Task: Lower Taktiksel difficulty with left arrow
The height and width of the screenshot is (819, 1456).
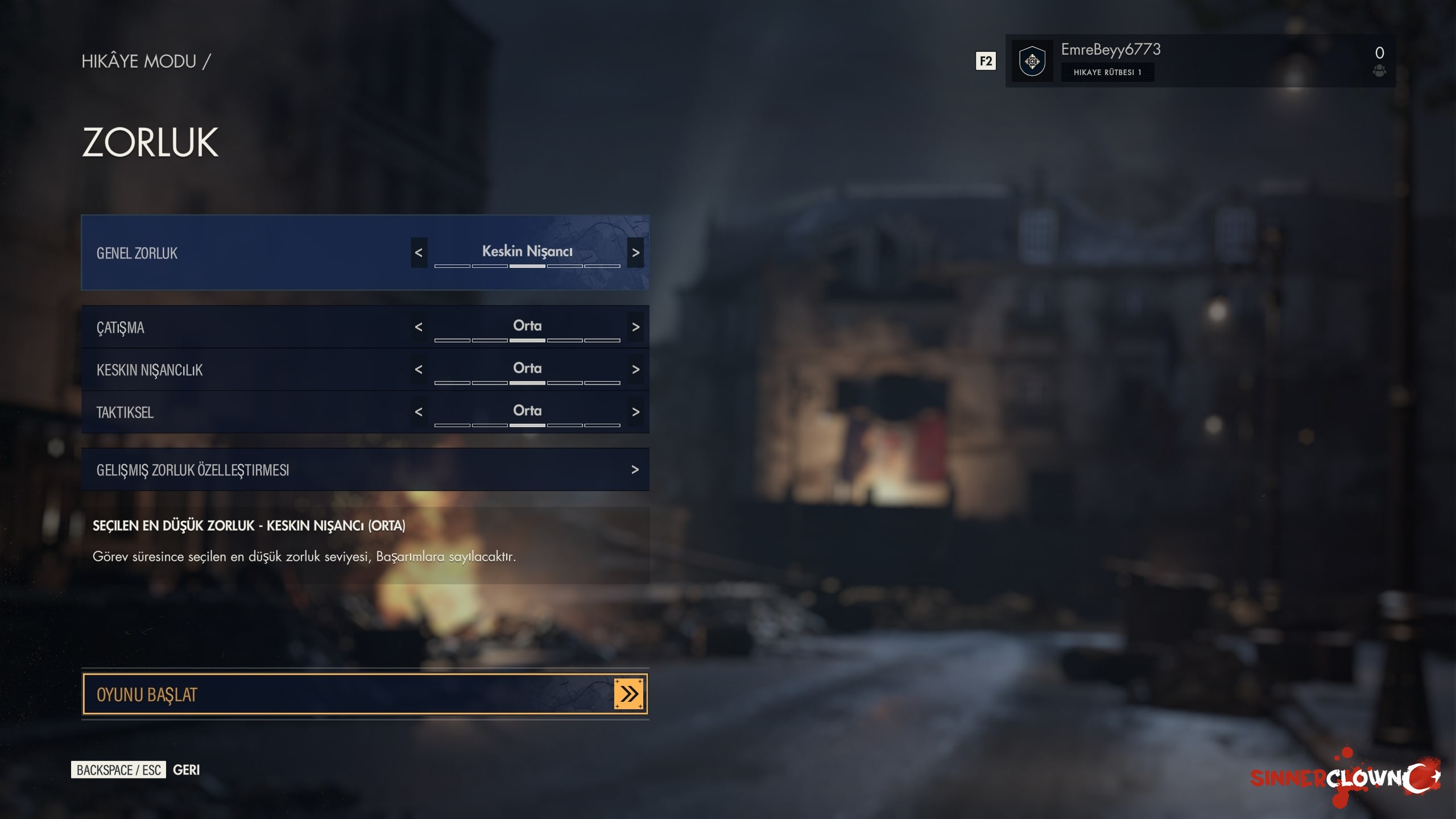Action: point(419,412)
